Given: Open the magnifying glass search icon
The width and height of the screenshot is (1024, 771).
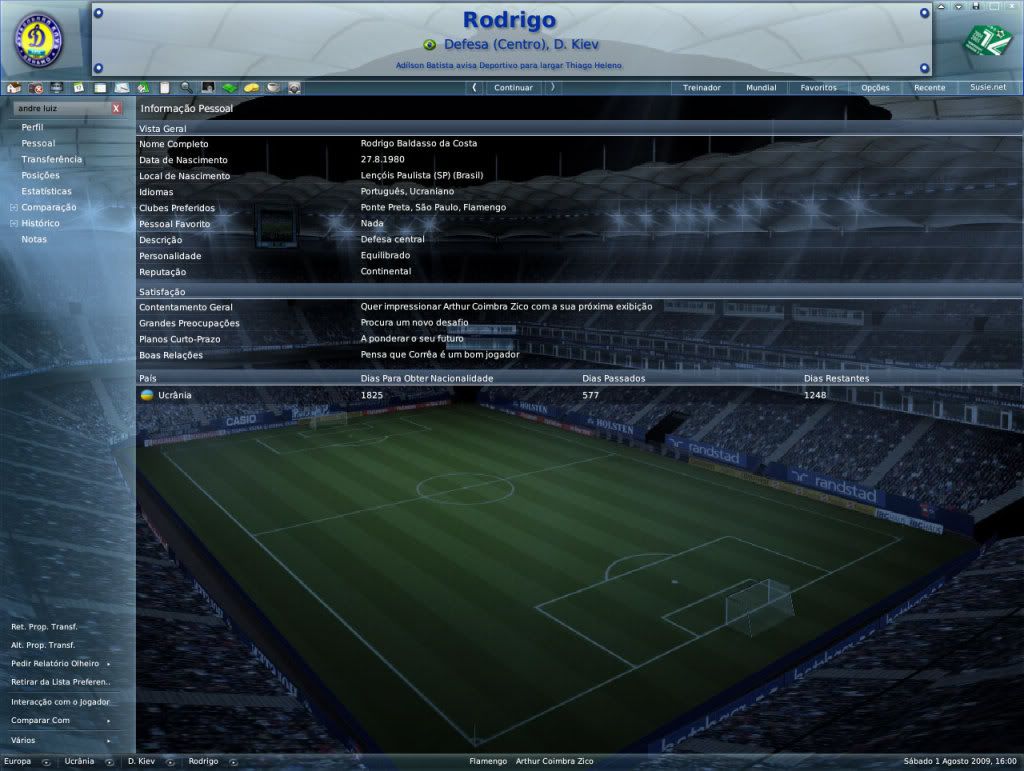Looking at the screenshot, I should [186, 88].
